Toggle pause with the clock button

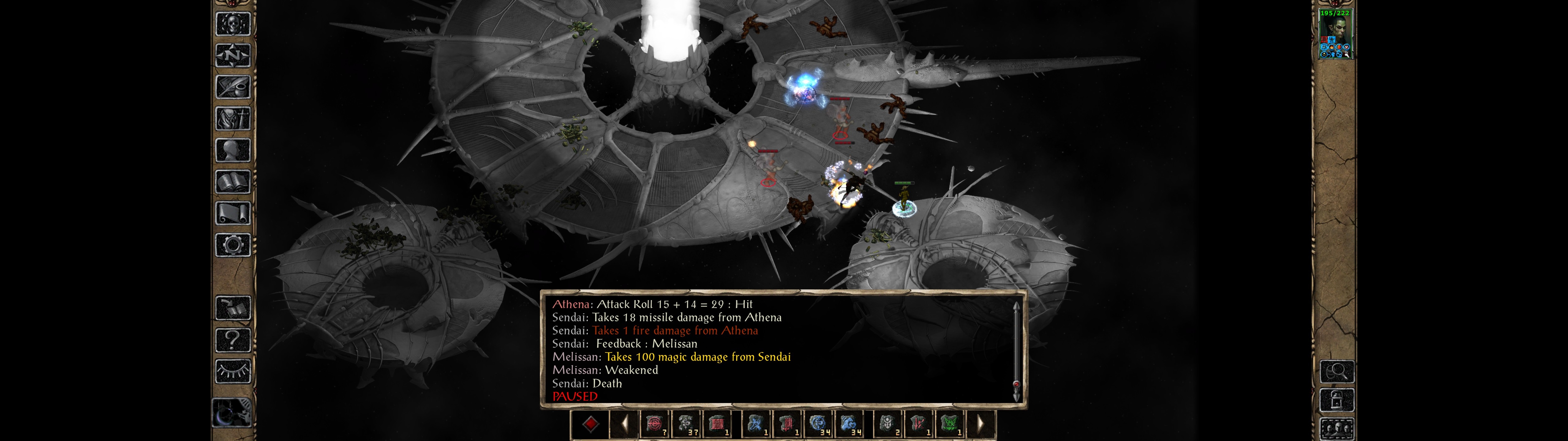pyautogui.click(x=231, y=413)
